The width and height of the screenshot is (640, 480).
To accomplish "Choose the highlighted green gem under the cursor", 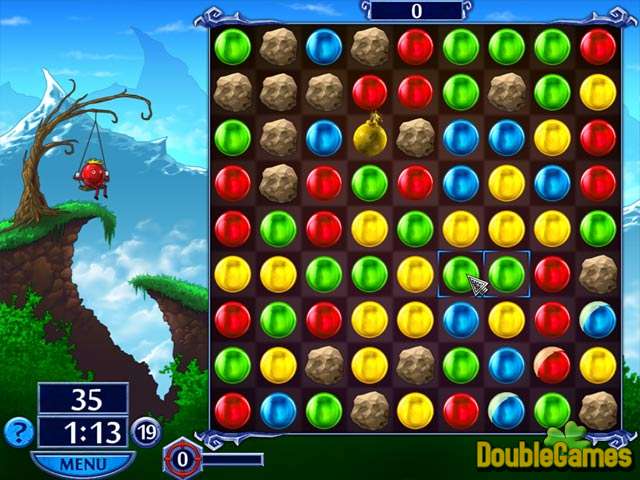I will click(461, 274).
